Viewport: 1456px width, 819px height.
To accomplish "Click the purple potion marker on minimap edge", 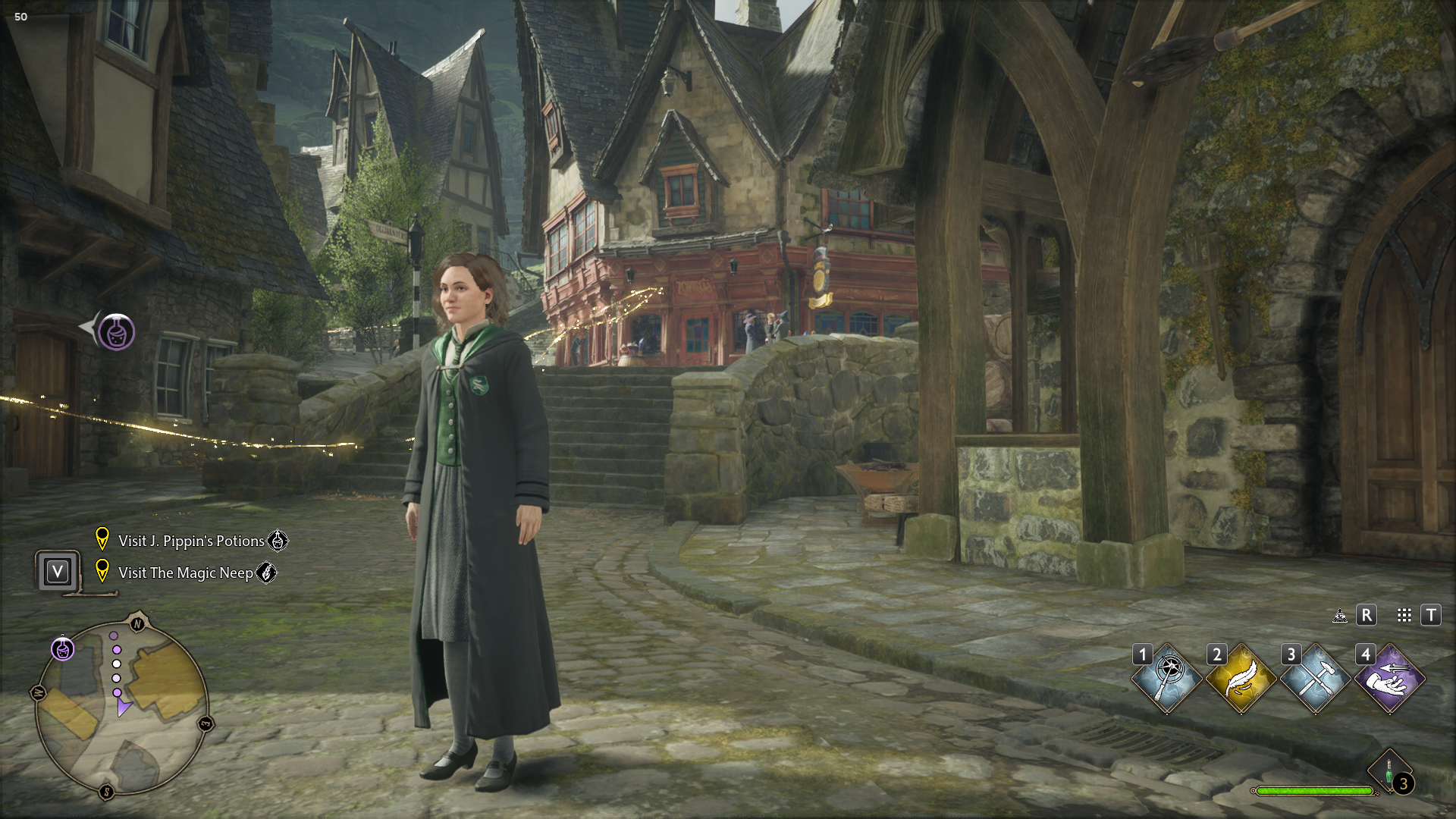I will 63,649.
